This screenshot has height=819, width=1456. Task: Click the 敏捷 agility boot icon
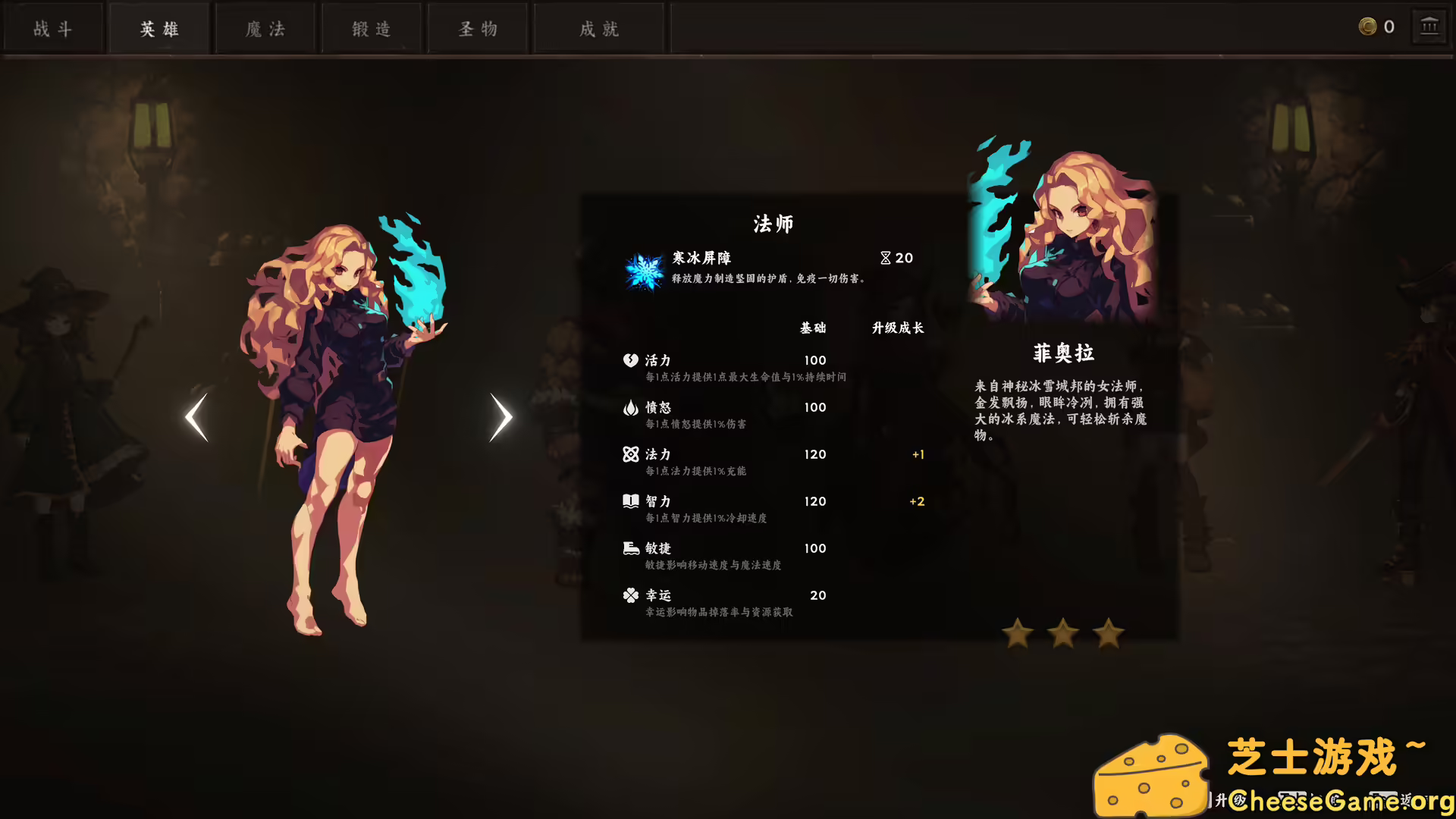point(630,548)
